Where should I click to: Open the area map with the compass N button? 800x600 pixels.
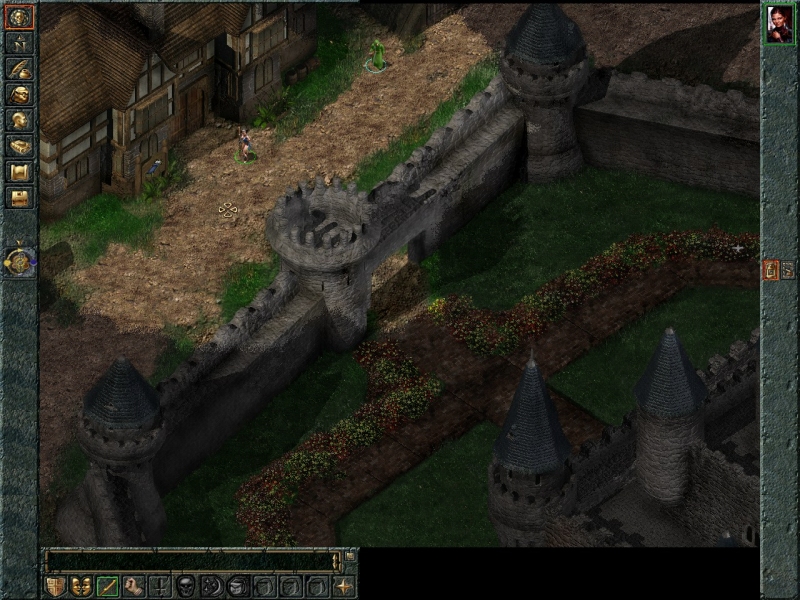click(x=19, y=43)
